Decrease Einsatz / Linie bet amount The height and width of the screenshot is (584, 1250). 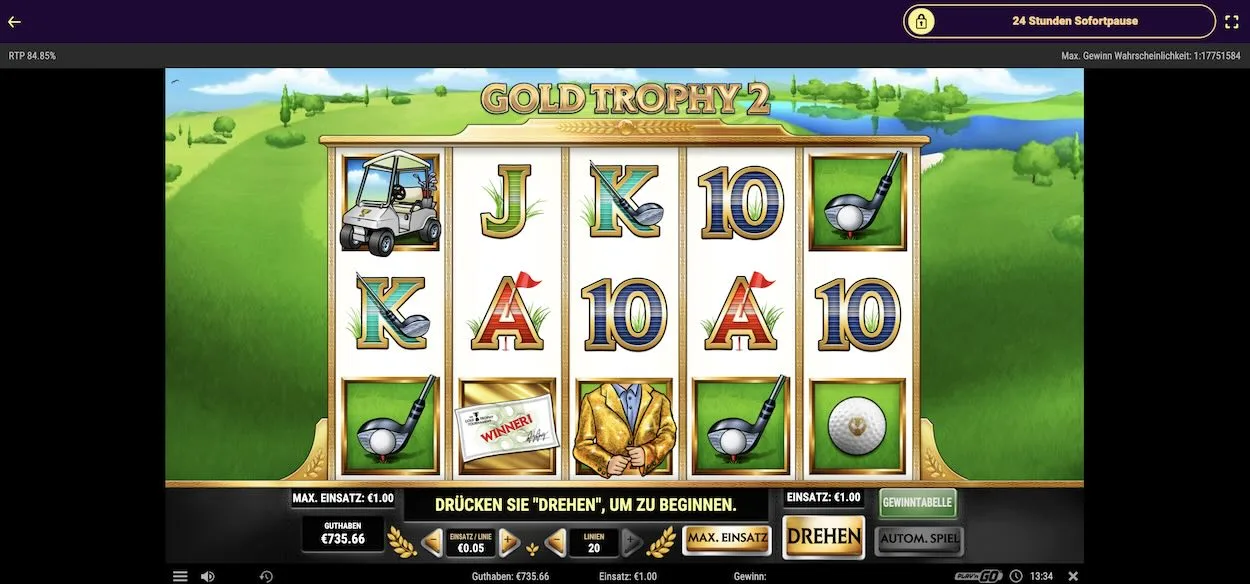tap(432, 543)
